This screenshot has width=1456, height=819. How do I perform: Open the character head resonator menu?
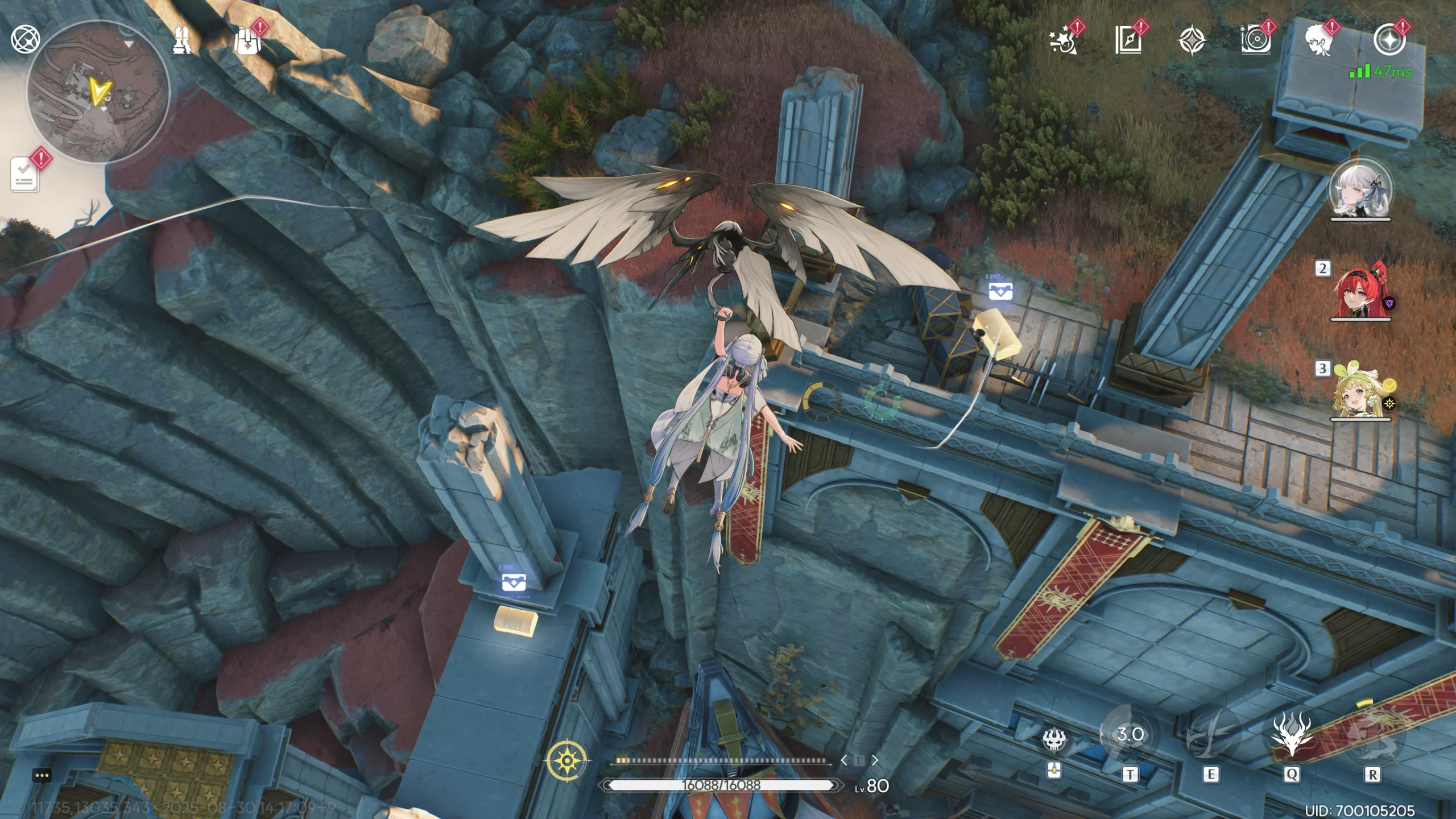1319,41
